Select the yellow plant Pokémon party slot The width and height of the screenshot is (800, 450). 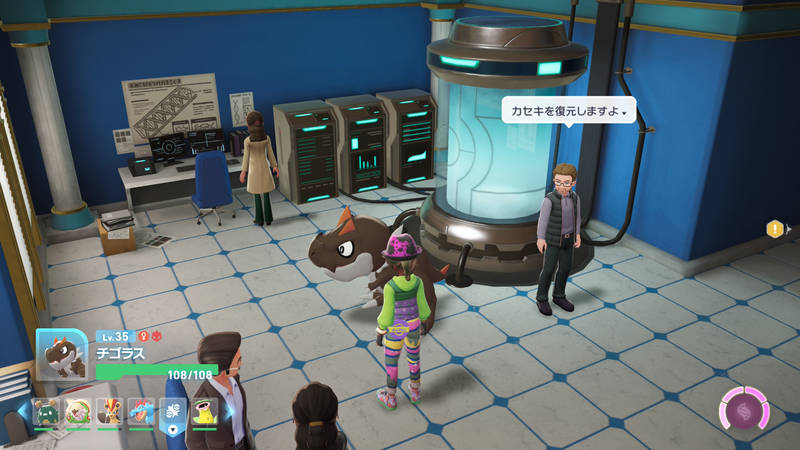[x=204, y=411]
